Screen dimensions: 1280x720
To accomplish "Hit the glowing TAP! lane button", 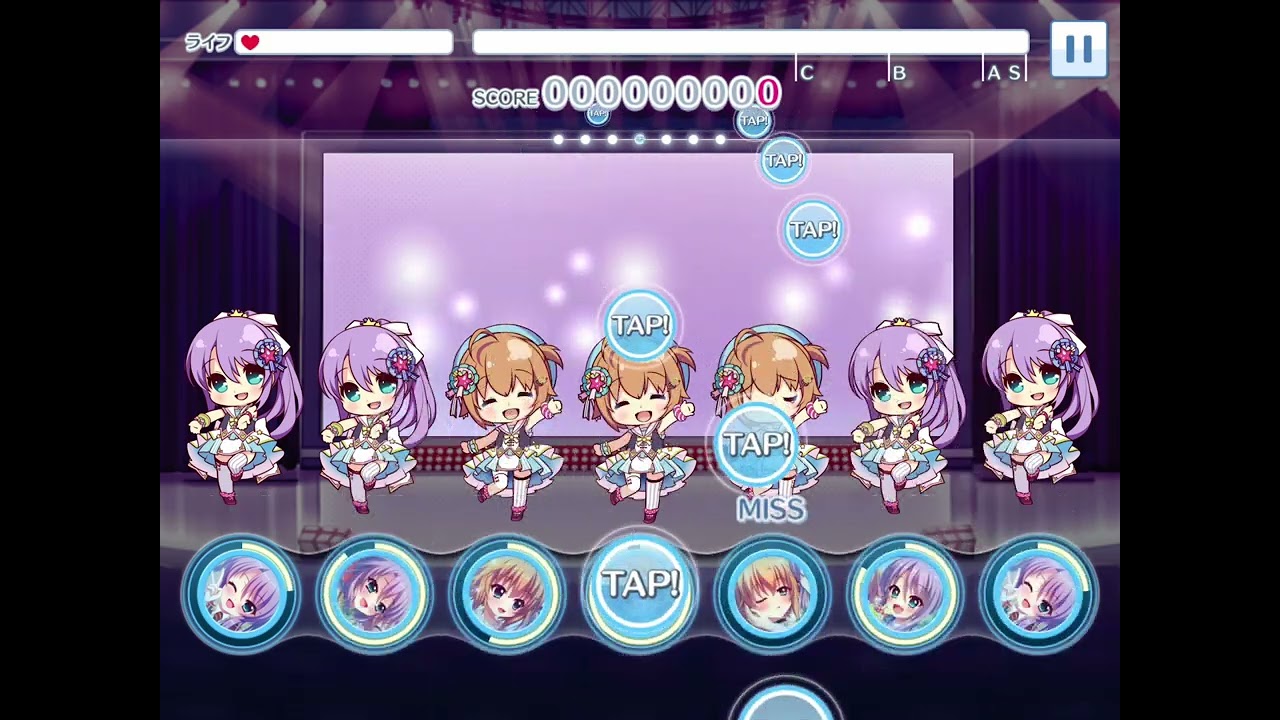I will [x=640, y=588].
